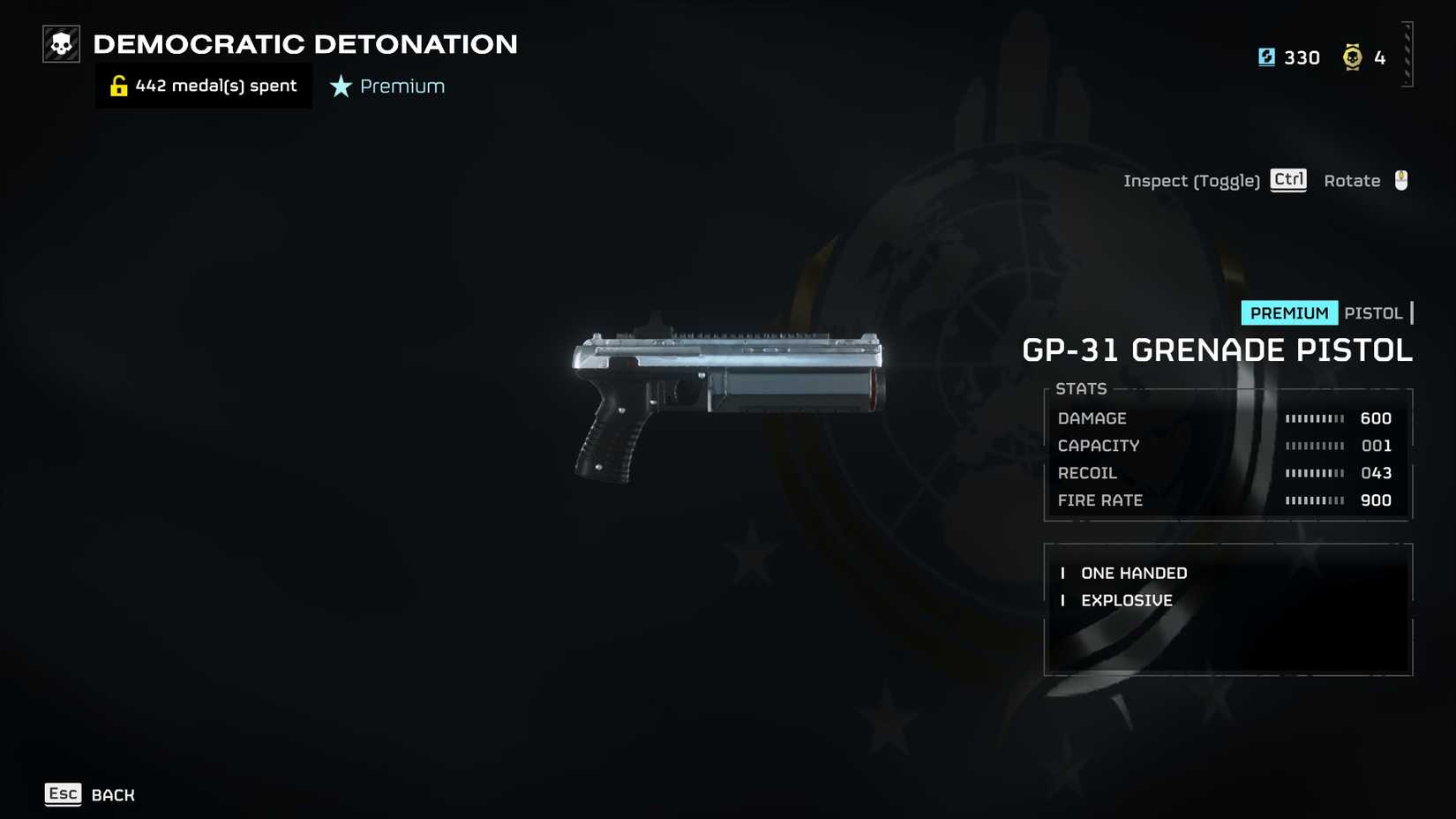The image size is (1456, 819).
Task: Click the golden Medals currency icon
Action: [x=1351, y=56]
